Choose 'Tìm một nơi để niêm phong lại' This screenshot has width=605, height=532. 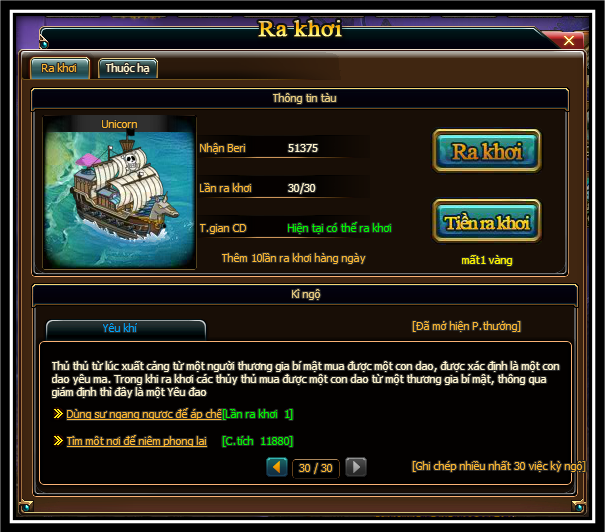point(137,440)
